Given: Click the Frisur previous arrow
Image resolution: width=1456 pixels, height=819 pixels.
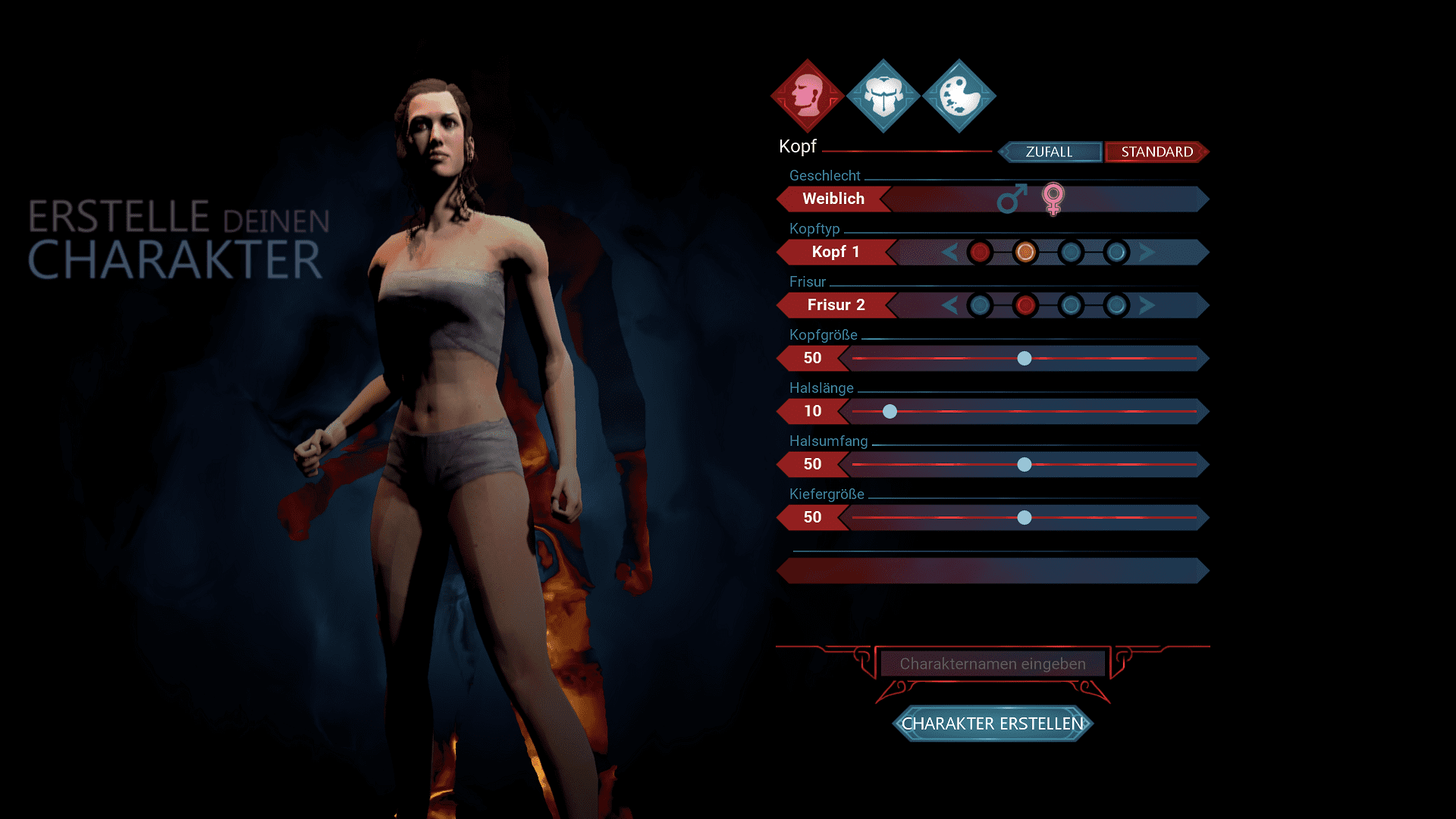Looking at the screenshot, I should click(949, 305).
